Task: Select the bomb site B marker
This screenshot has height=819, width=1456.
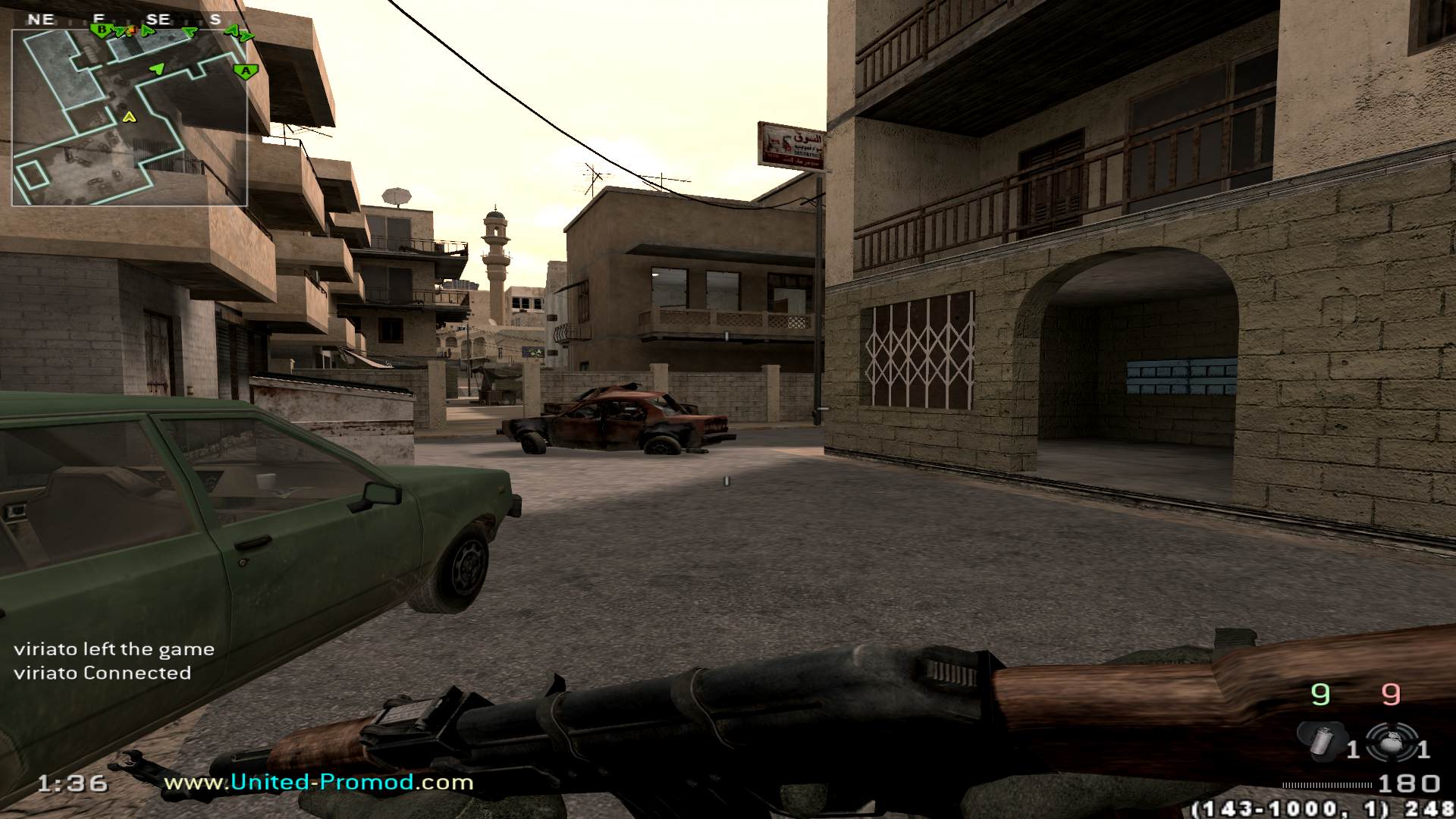Action: (100, 30)
